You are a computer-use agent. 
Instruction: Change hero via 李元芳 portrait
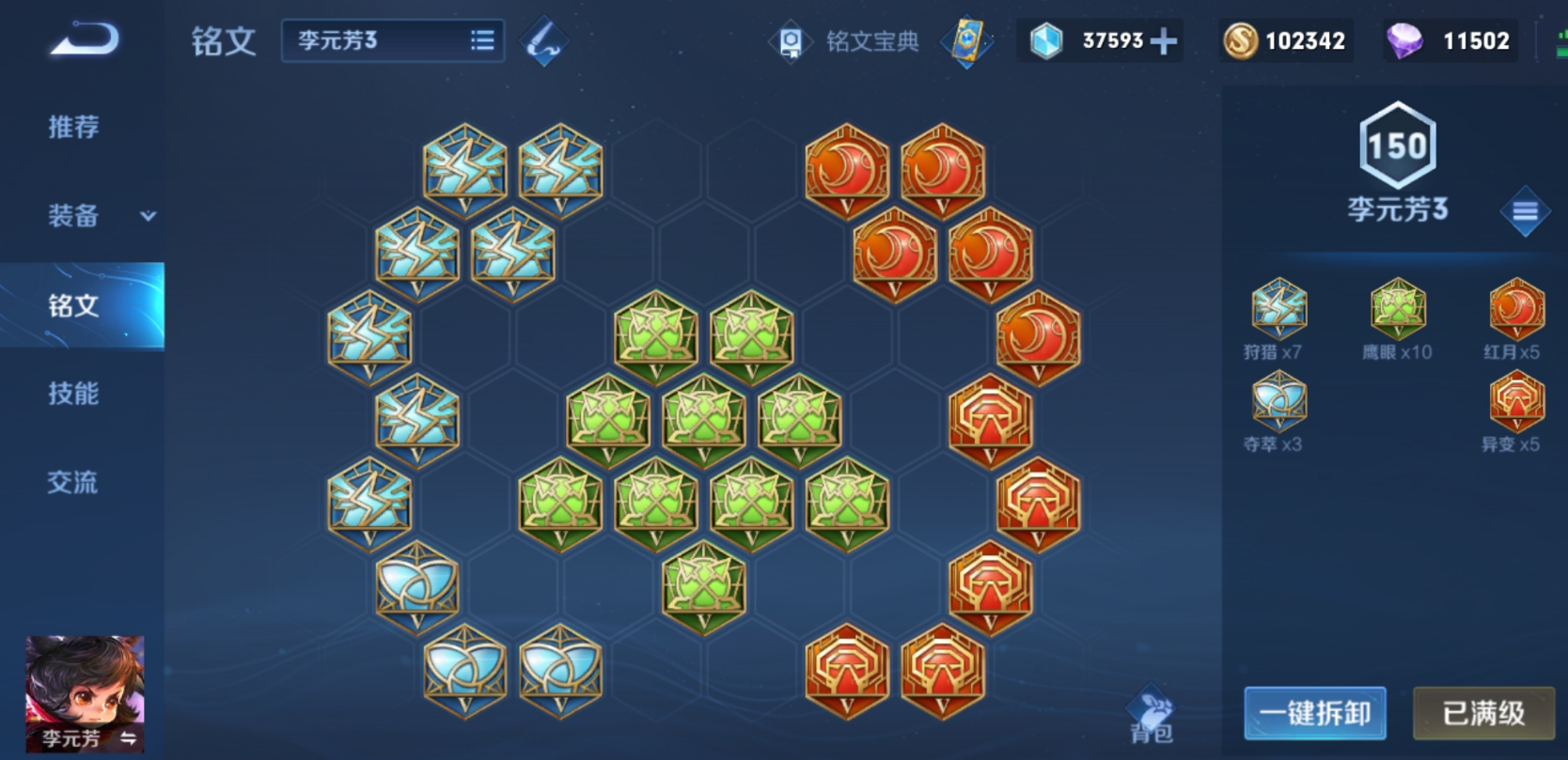click(85, 693)
